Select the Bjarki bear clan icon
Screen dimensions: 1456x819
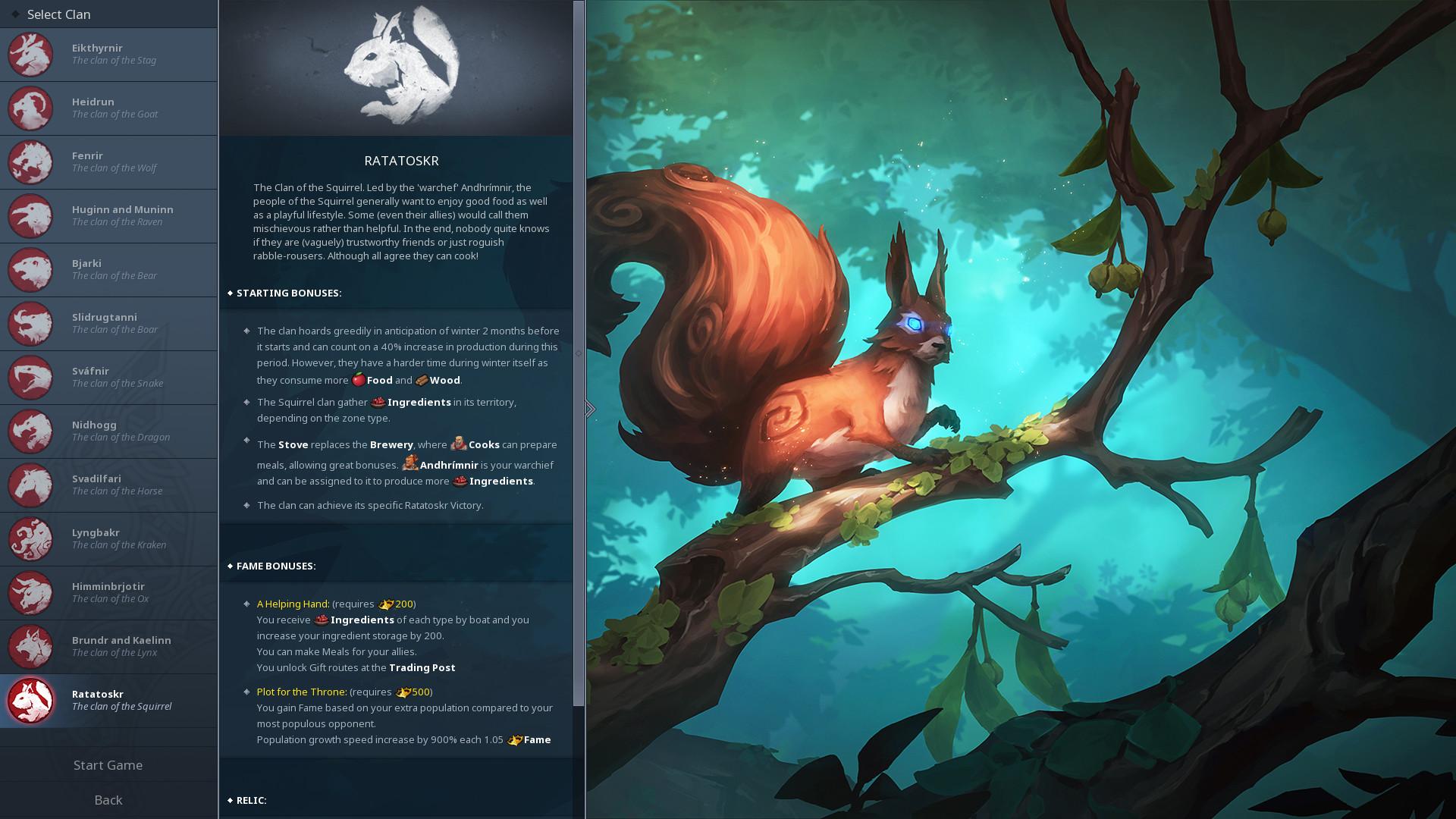pyautogui.click(x=30, y=270)
